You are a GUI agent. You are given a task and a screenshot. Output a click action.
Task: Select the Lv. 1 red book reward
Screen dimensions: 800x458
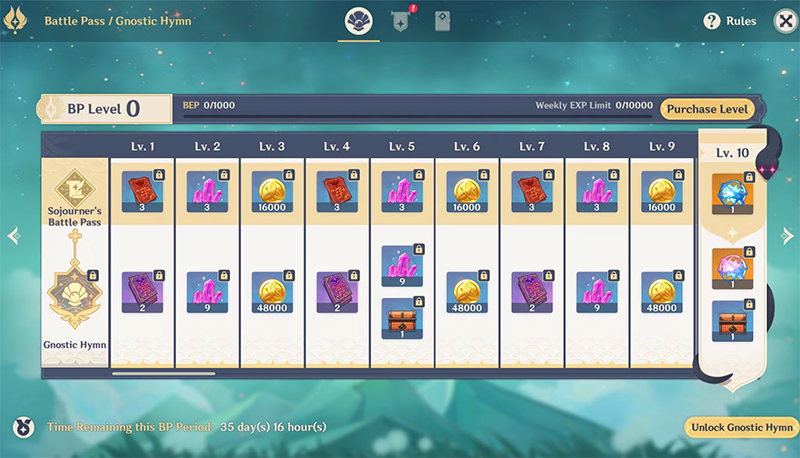pos(142,191)
